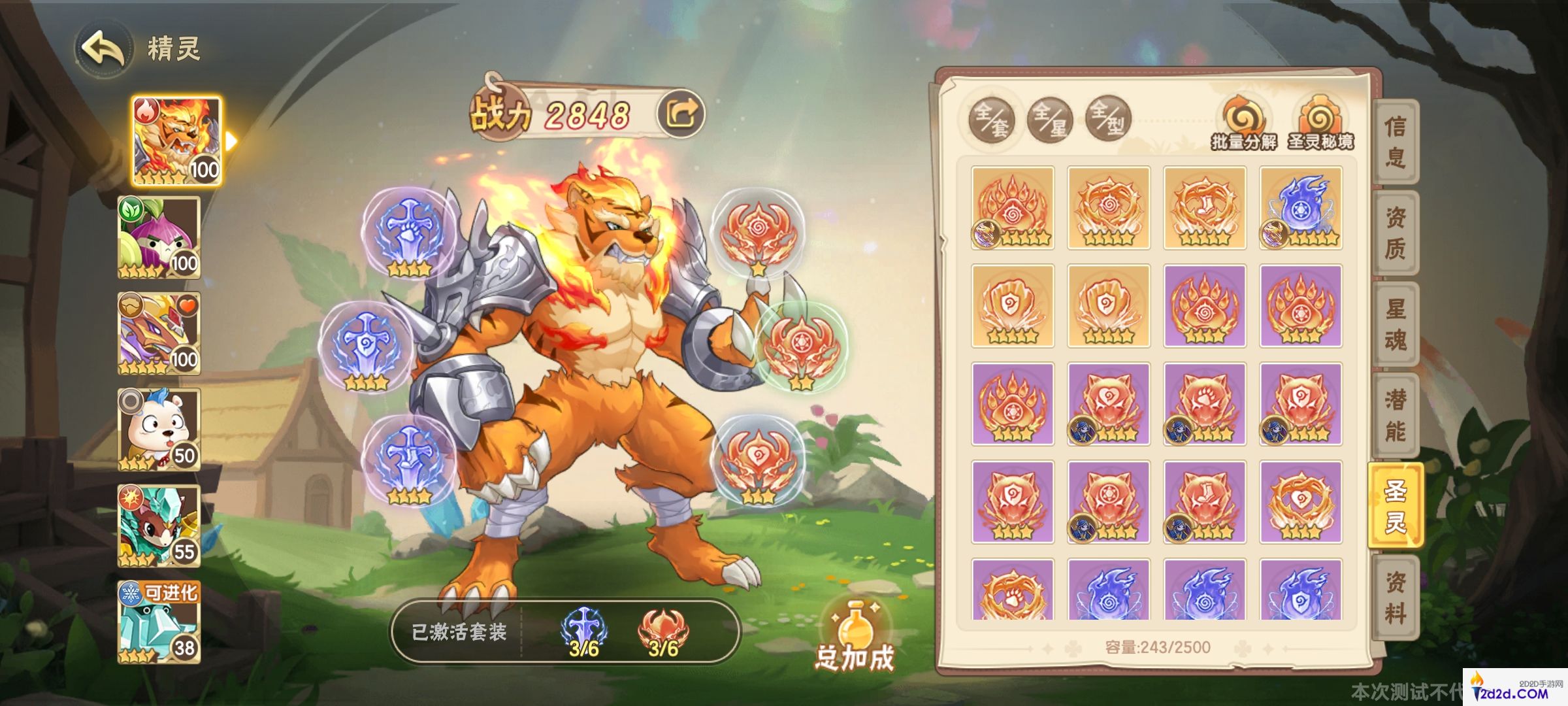The height and width of the screenshot is (706, 1568).
Task: Filter holy spirits by 全星
Action: coord(1049,119)
